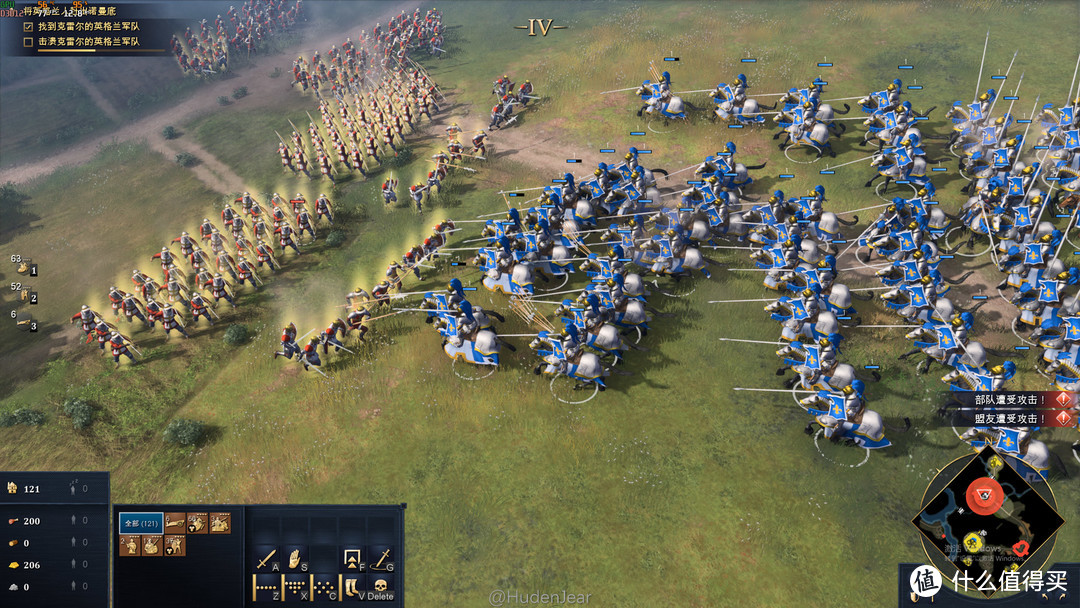Click the stop command hand icon
Image resolution: width=1080 pixels, height=608 pixels.
coord(296,559)
